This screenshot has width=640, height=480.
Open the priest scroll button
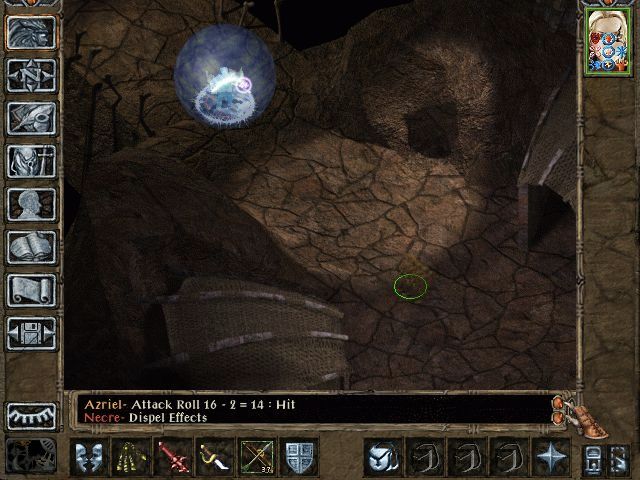[31, 291]
